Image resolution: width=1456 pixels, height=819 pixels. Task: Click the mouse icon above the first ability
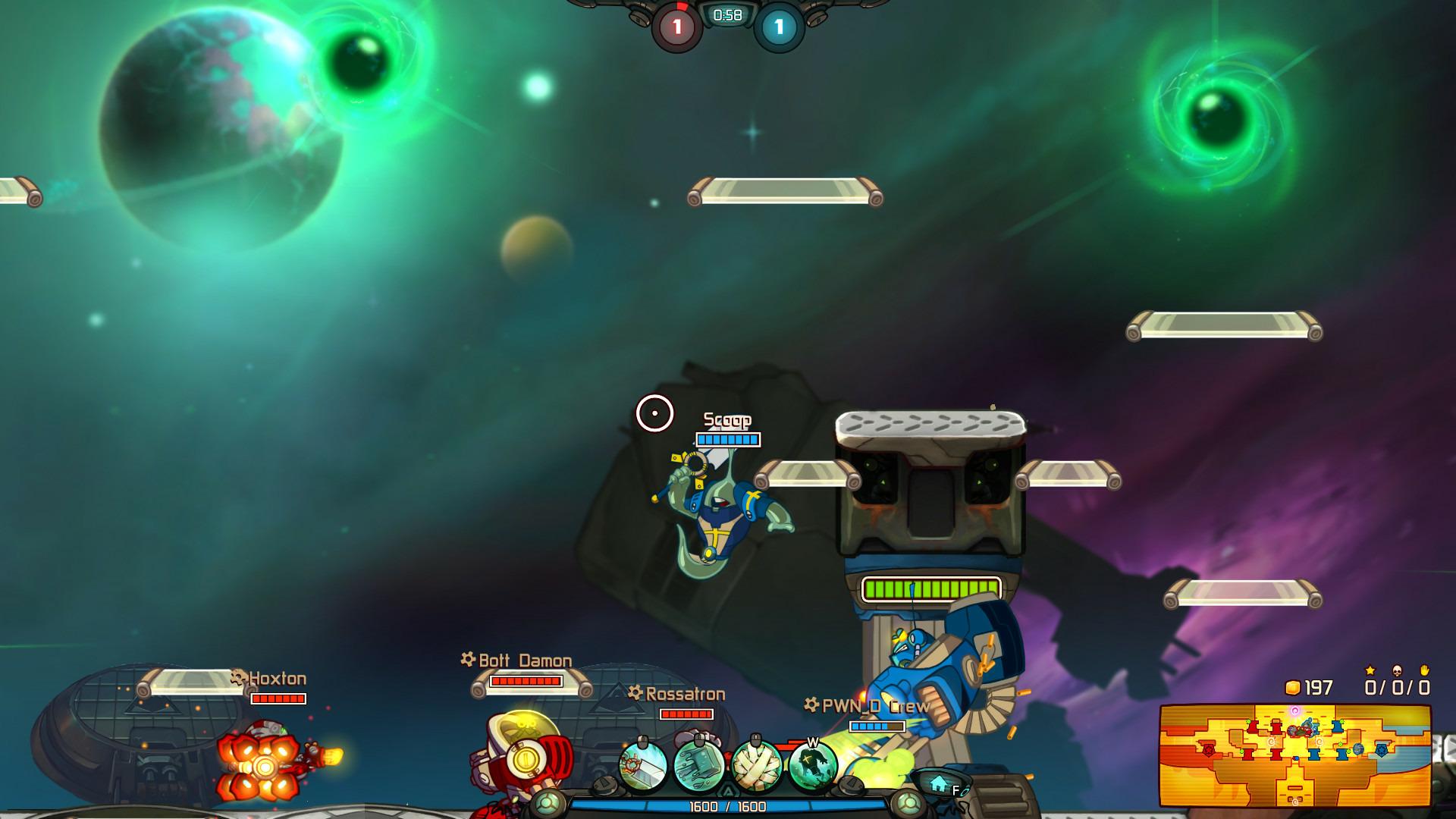[x=641, y=739]
